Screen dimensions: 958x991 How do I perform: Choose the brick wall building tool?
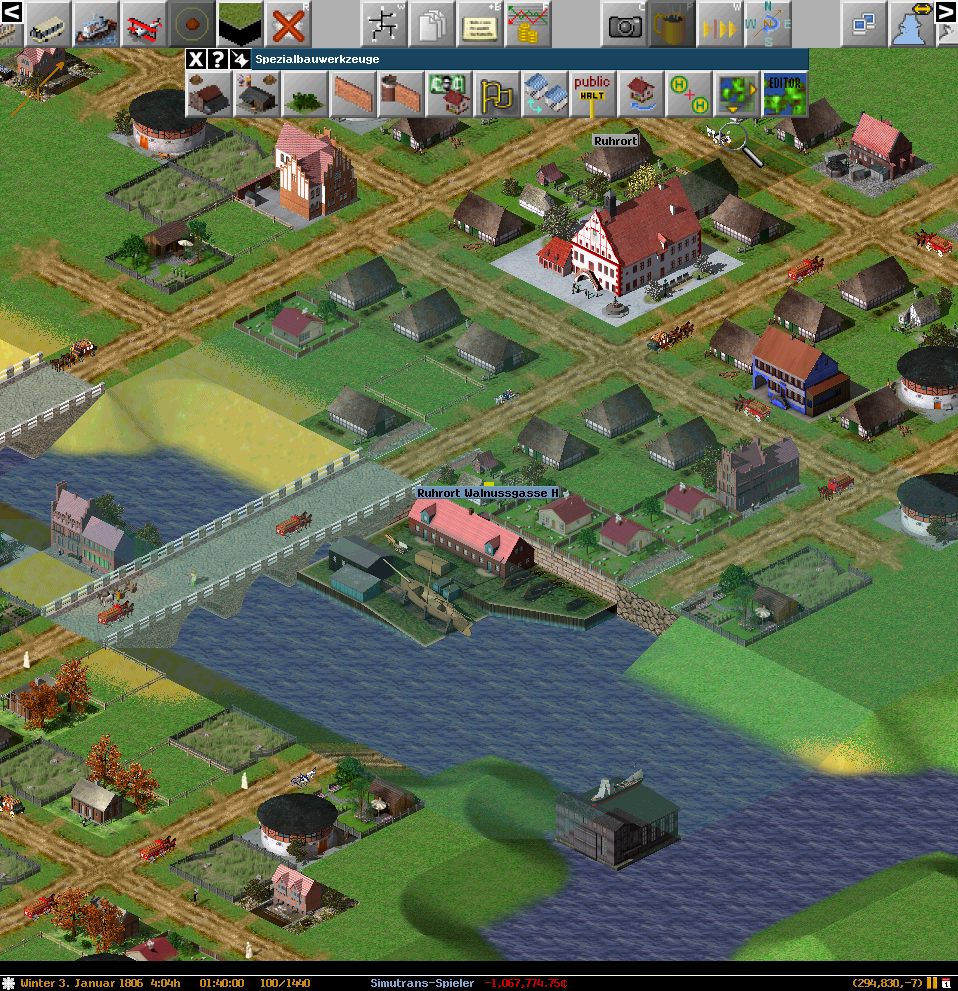[352, 94]
